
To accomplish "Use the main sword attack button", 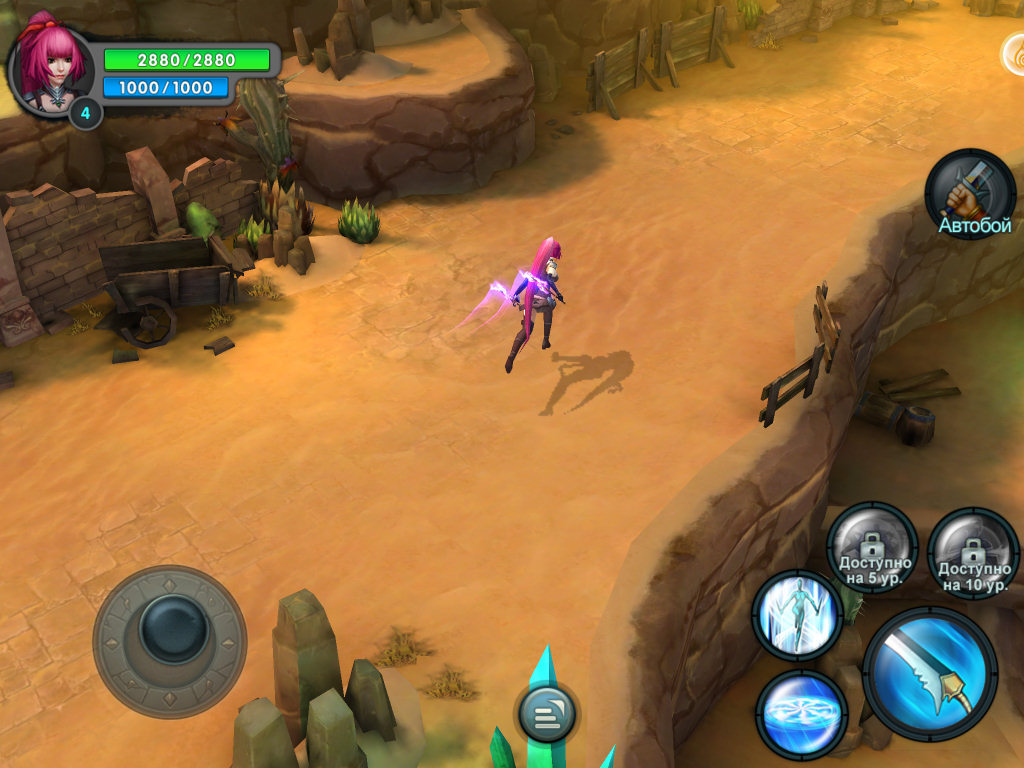I will pos(930,673).
